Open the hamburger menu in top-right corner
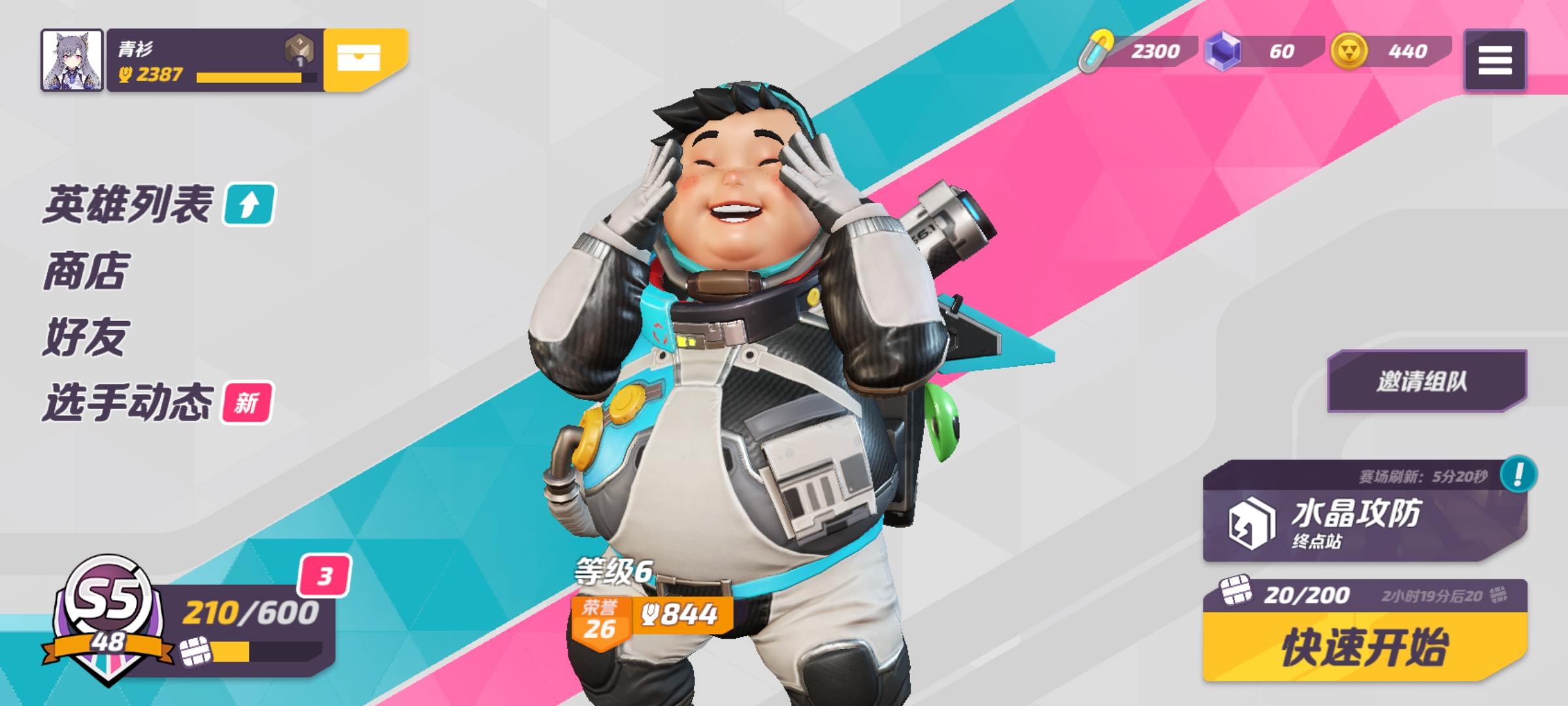 click(1496, 60)
